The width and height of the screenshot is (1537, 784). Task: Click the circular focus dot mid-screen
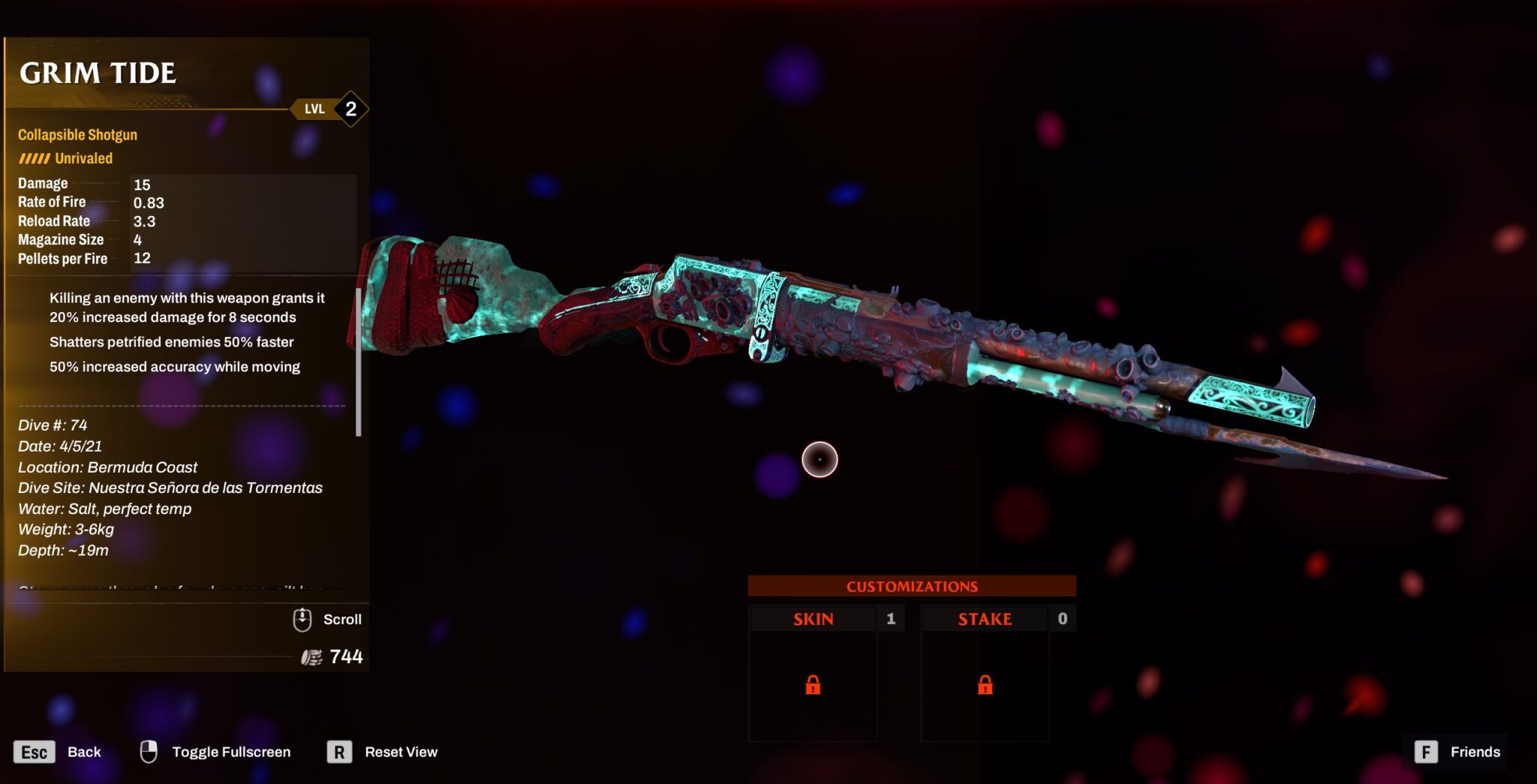pyautogui.click(x=818, y=458)
